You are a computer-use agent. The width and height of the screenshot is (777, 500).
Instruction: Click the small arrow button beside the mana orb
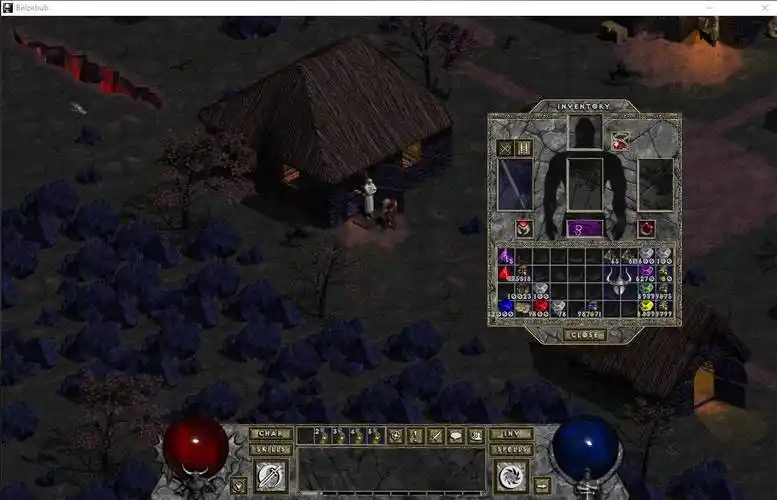point(542,485)
